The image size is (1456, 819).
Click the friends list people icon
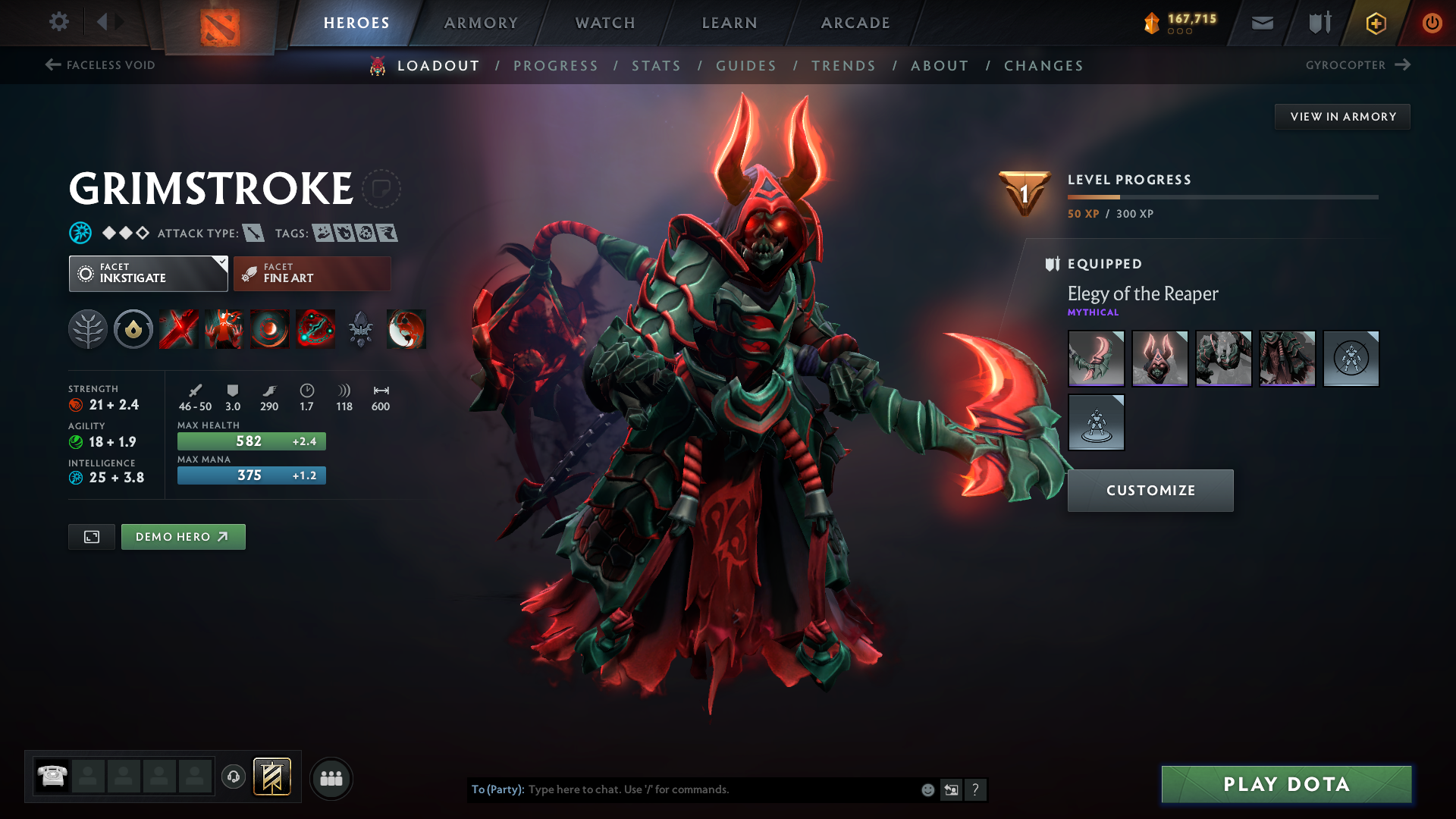point(331,777)
